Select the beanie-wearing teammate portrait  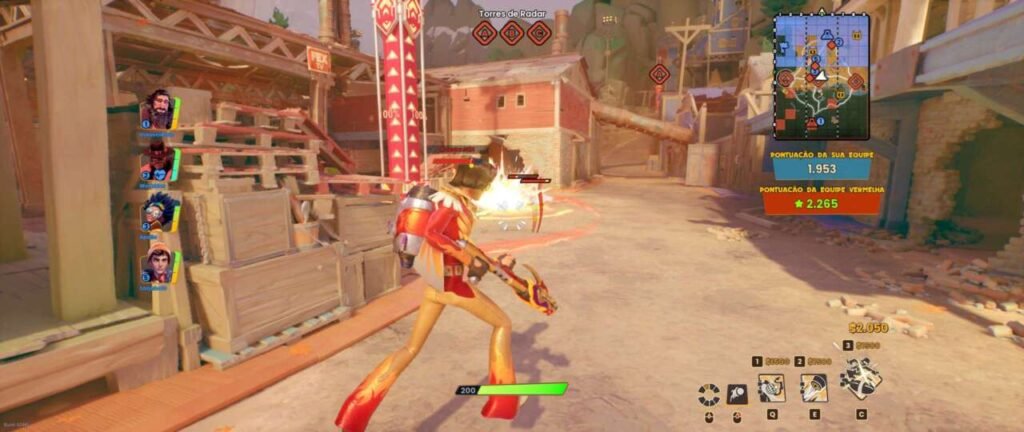[x=158, y=264]
